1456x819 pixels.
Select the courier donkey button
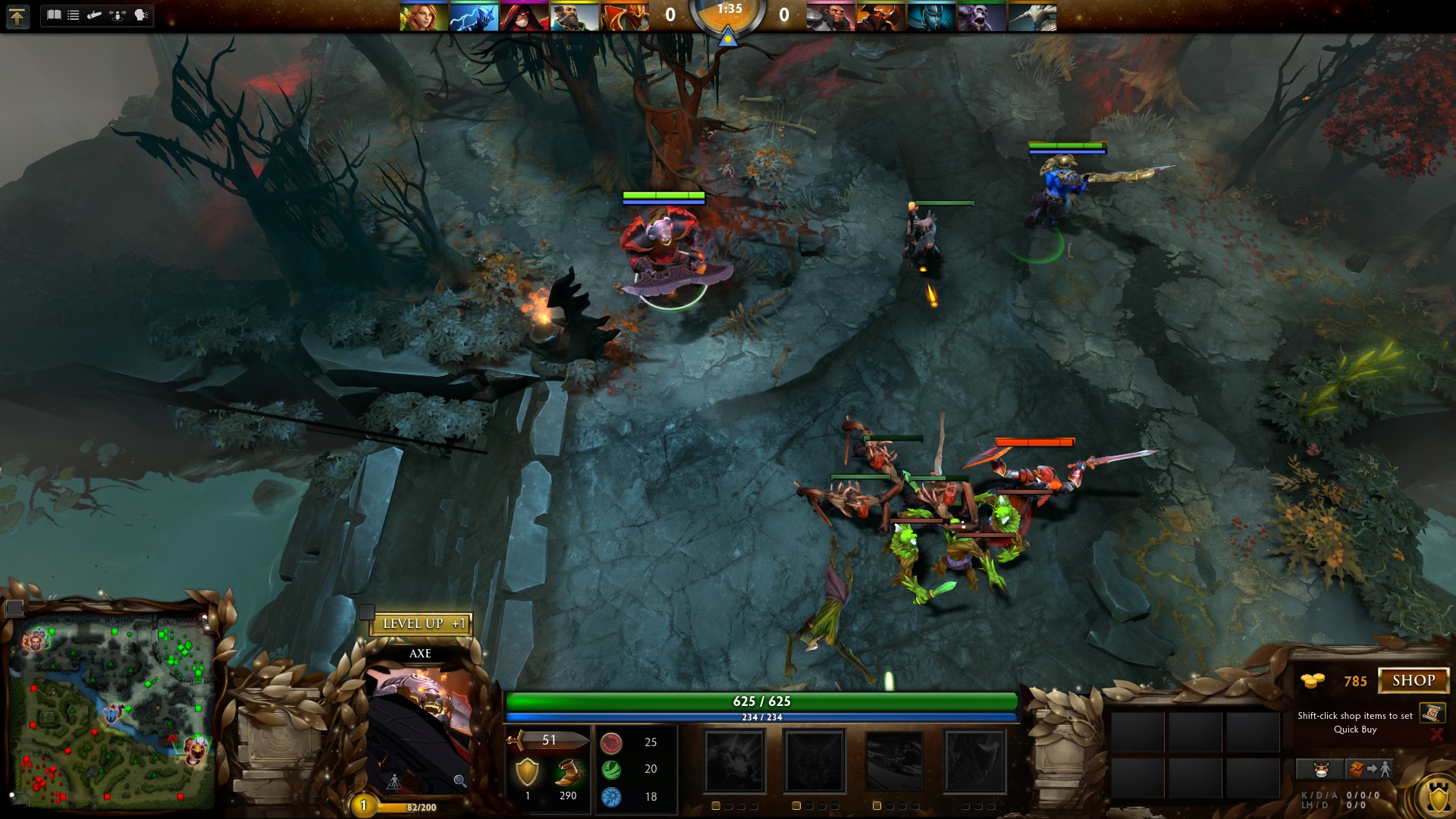[1321, 770]
